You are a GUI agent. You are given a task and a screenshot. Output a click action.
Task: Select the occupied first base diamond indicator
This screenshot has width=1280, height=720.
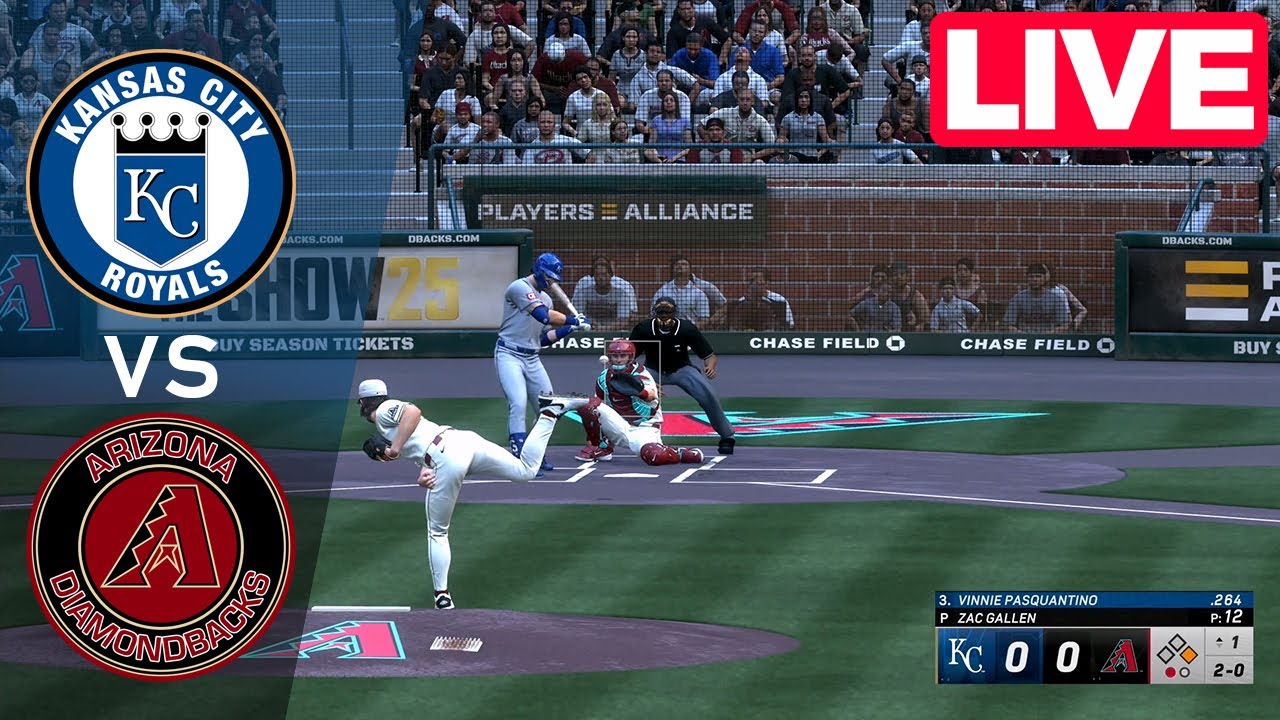click(1187, 655)
